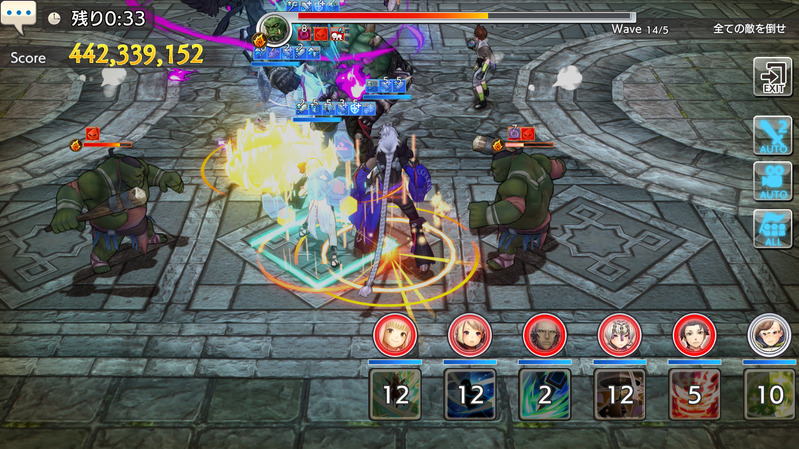The height and width of the screenshot is (449, 799).
Task: Select the silver-haired helmeted character portrait
Action: [x=616, y=334]
